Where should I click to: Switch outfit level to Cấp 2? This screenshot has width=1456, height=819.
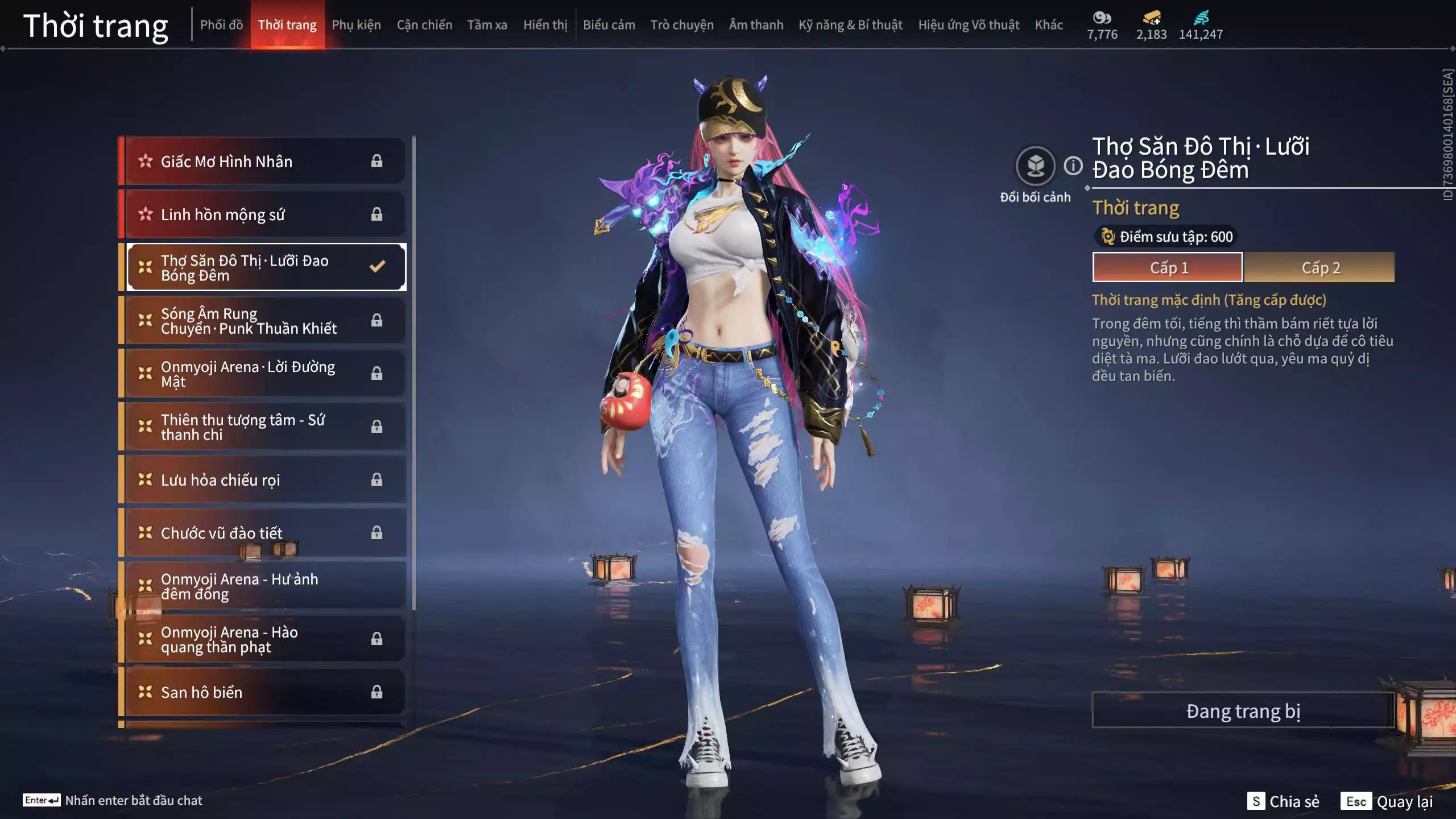(x=1319, y=267)
